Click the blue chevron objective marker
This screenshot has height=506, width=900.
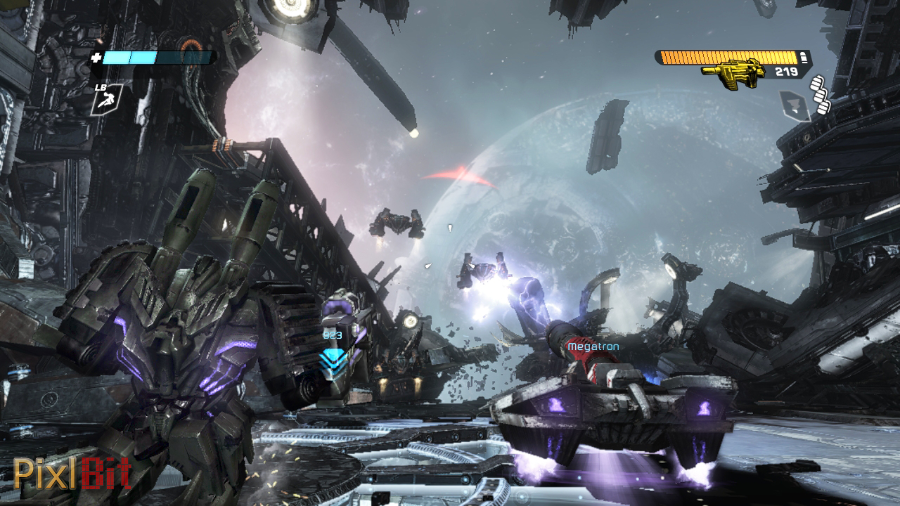click(332, 356)
